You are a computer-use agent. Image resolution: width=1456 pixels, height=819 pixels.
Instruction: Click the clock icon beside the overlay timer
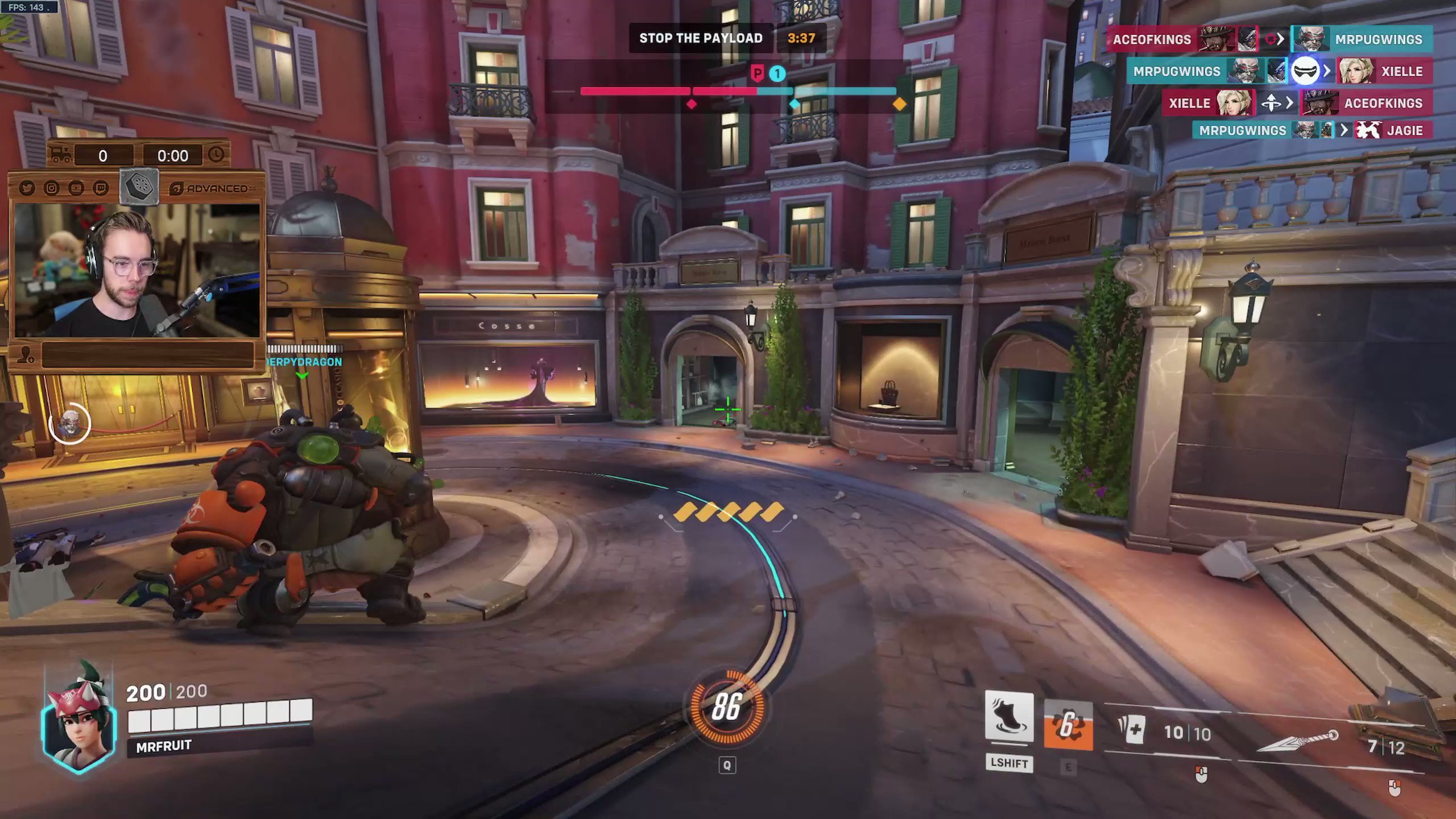[217, 155]
